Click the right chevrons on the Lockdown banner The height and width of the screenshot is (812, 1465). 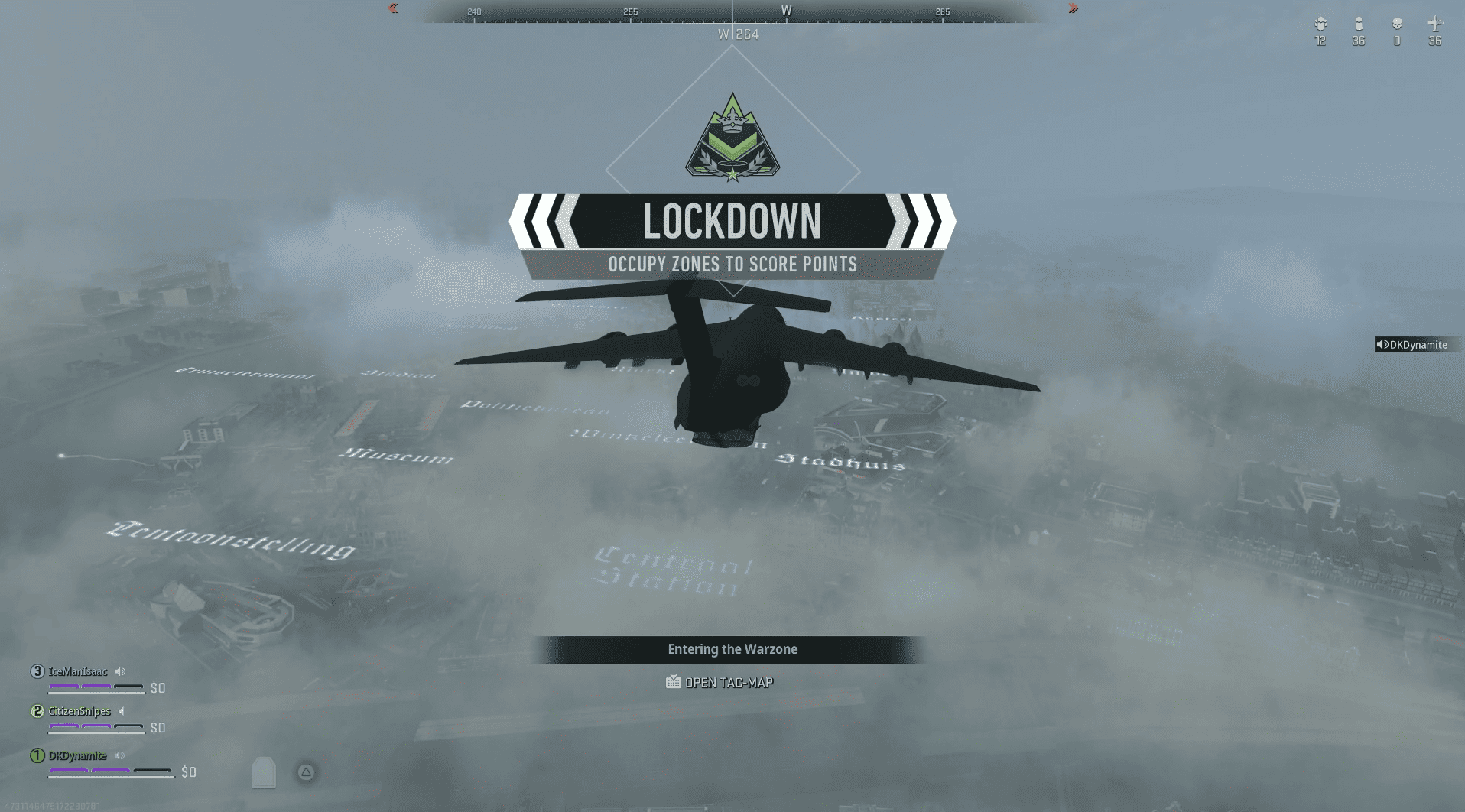tap(923, 221)
